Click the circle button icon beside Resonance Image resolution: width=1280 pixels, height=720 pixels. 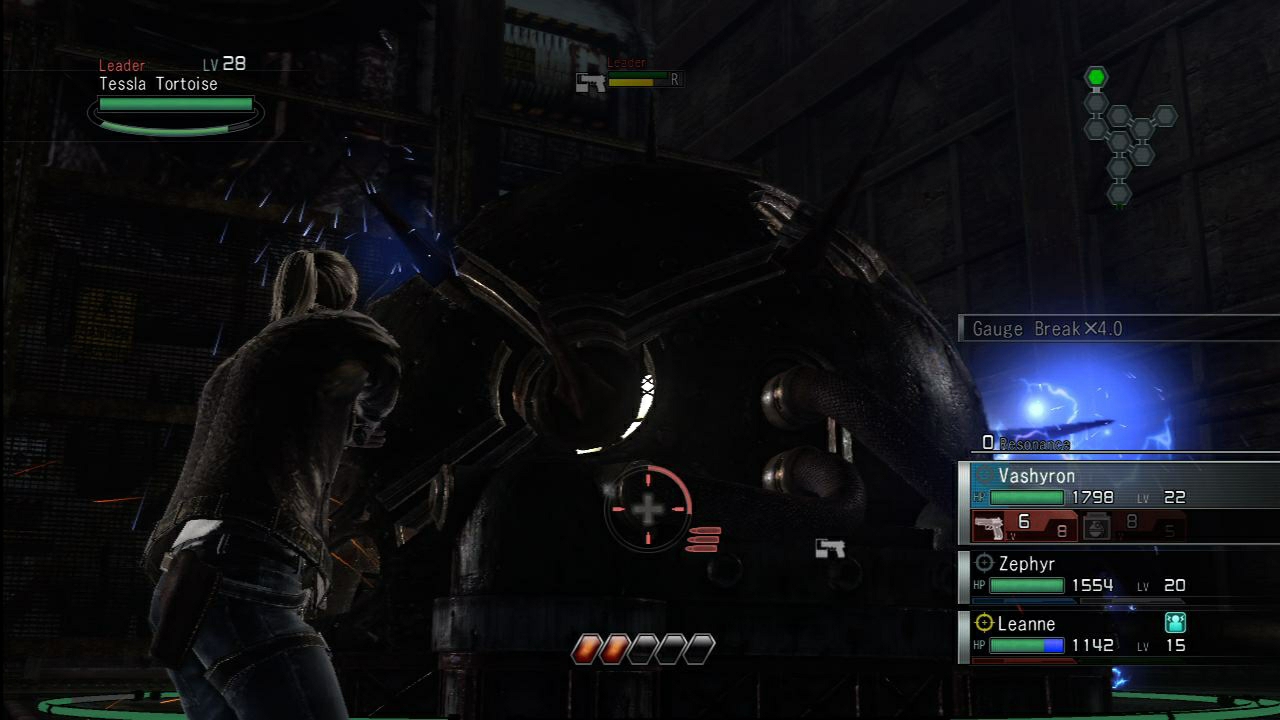coord(987,444)
